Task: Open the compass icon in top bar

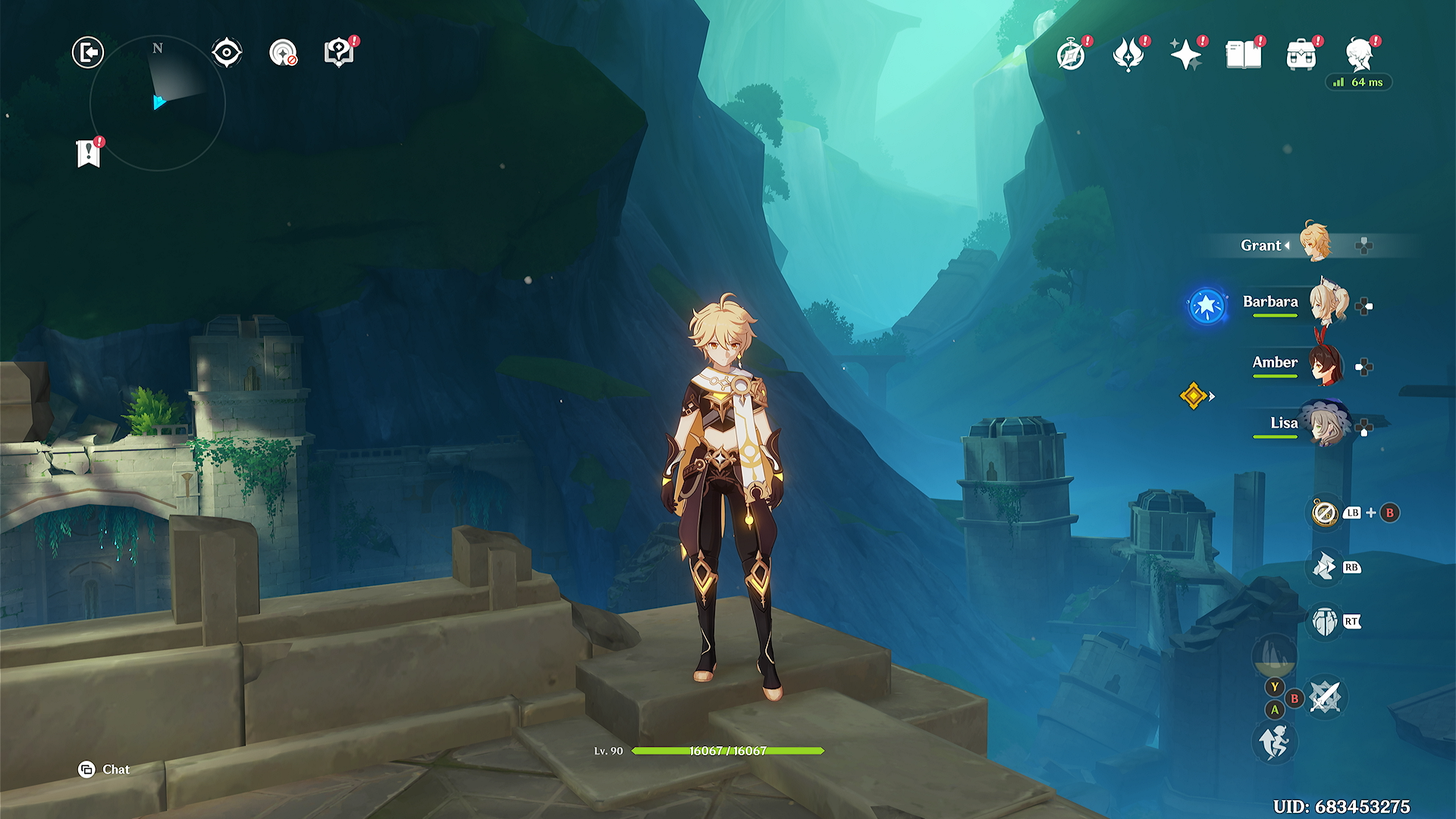Action: (1071, 55)
